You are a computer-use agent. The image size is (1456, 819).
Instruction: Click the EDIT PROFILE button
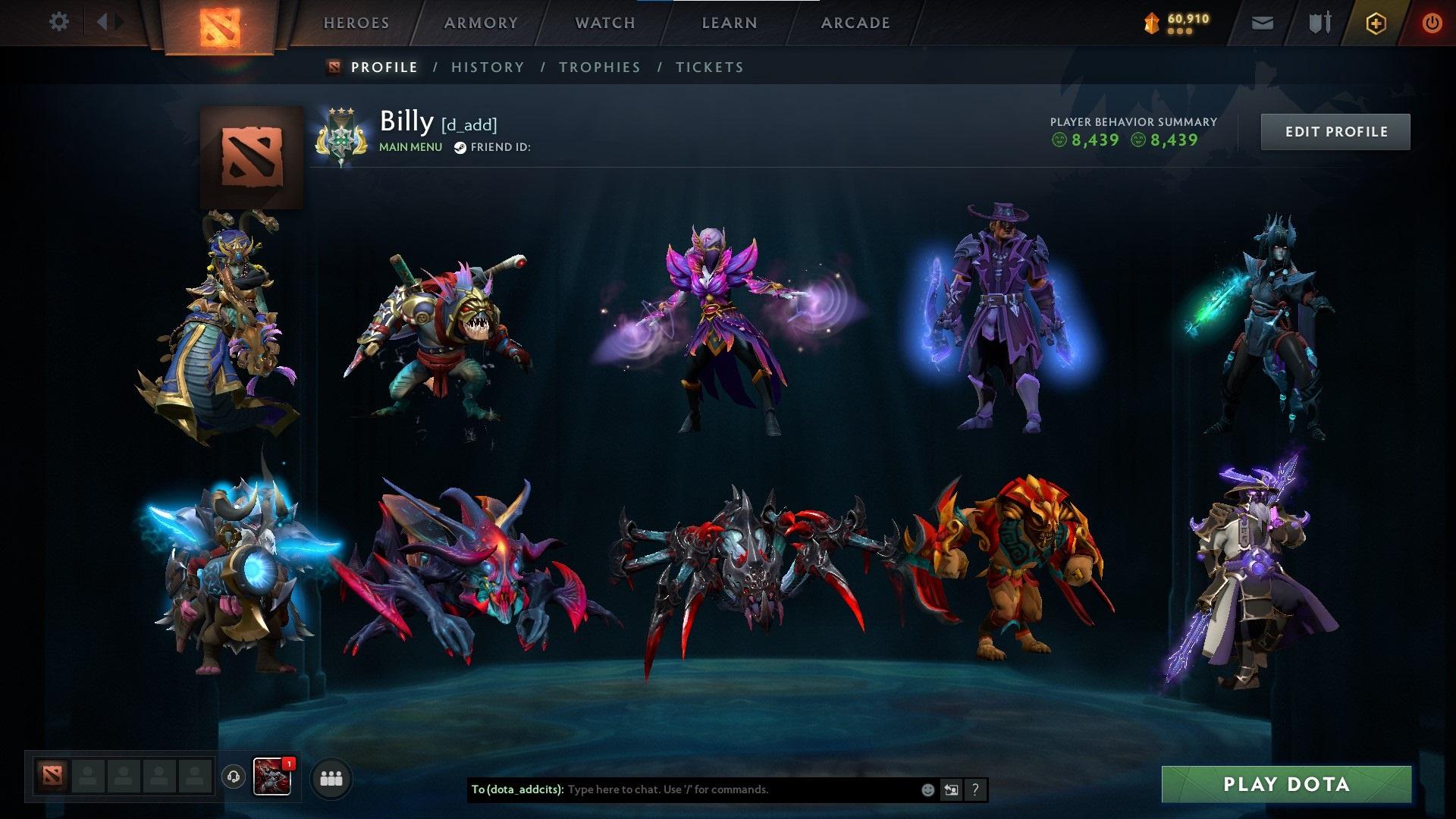1335,131
